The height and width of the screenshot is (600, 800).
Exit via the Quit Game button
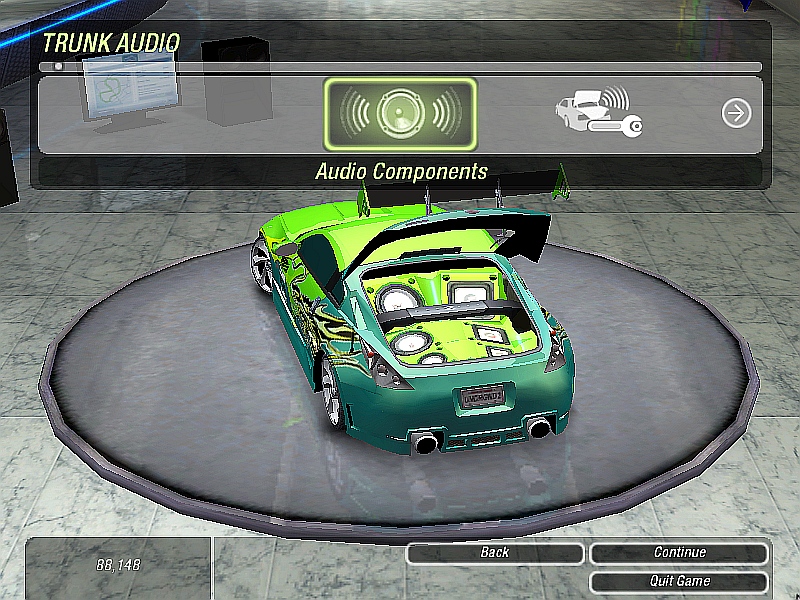click(680, 581)
